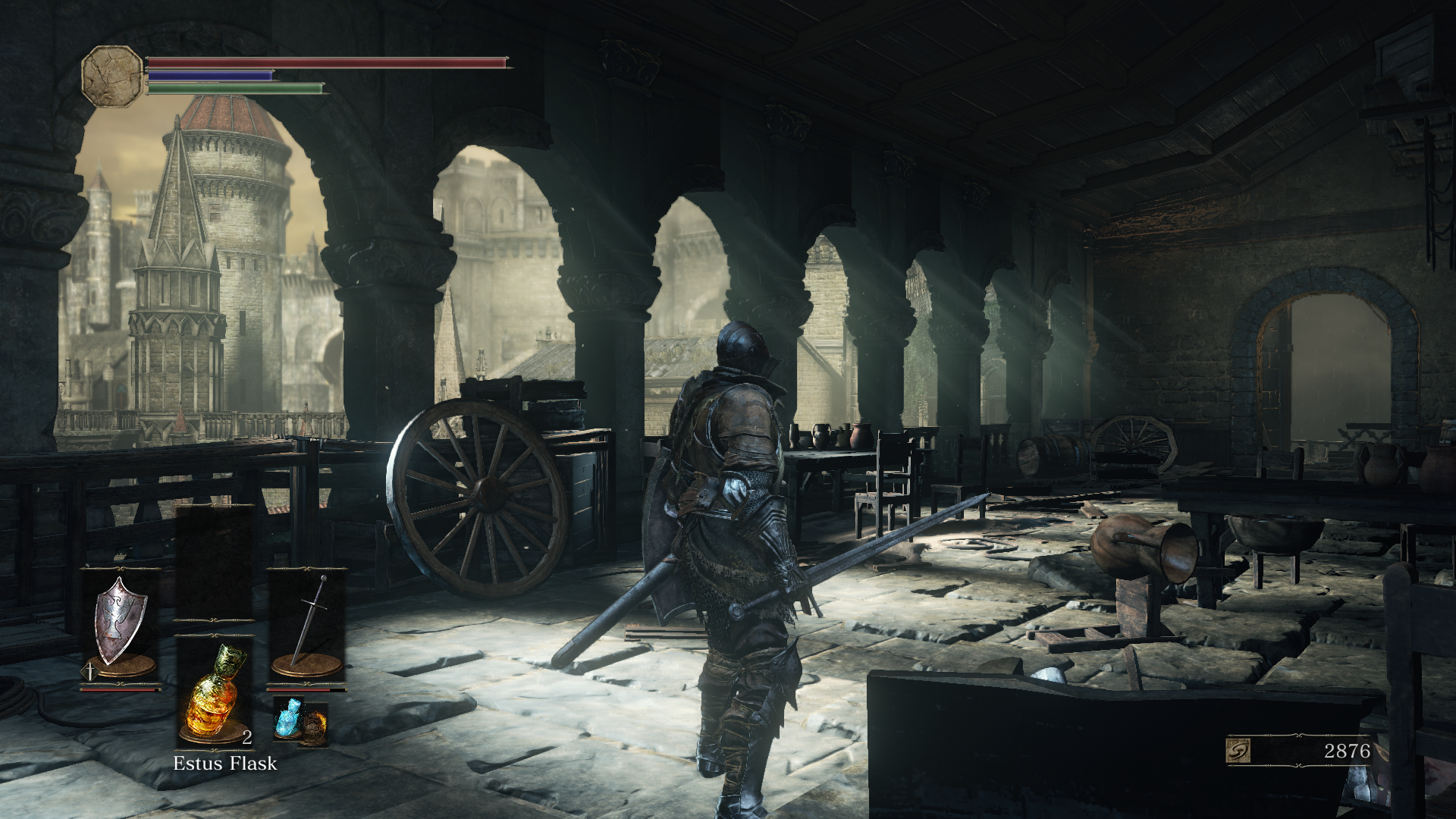
Task: Click the left-hand shield equipment slot
Action: pyautogui.click(x=120, y=623)
